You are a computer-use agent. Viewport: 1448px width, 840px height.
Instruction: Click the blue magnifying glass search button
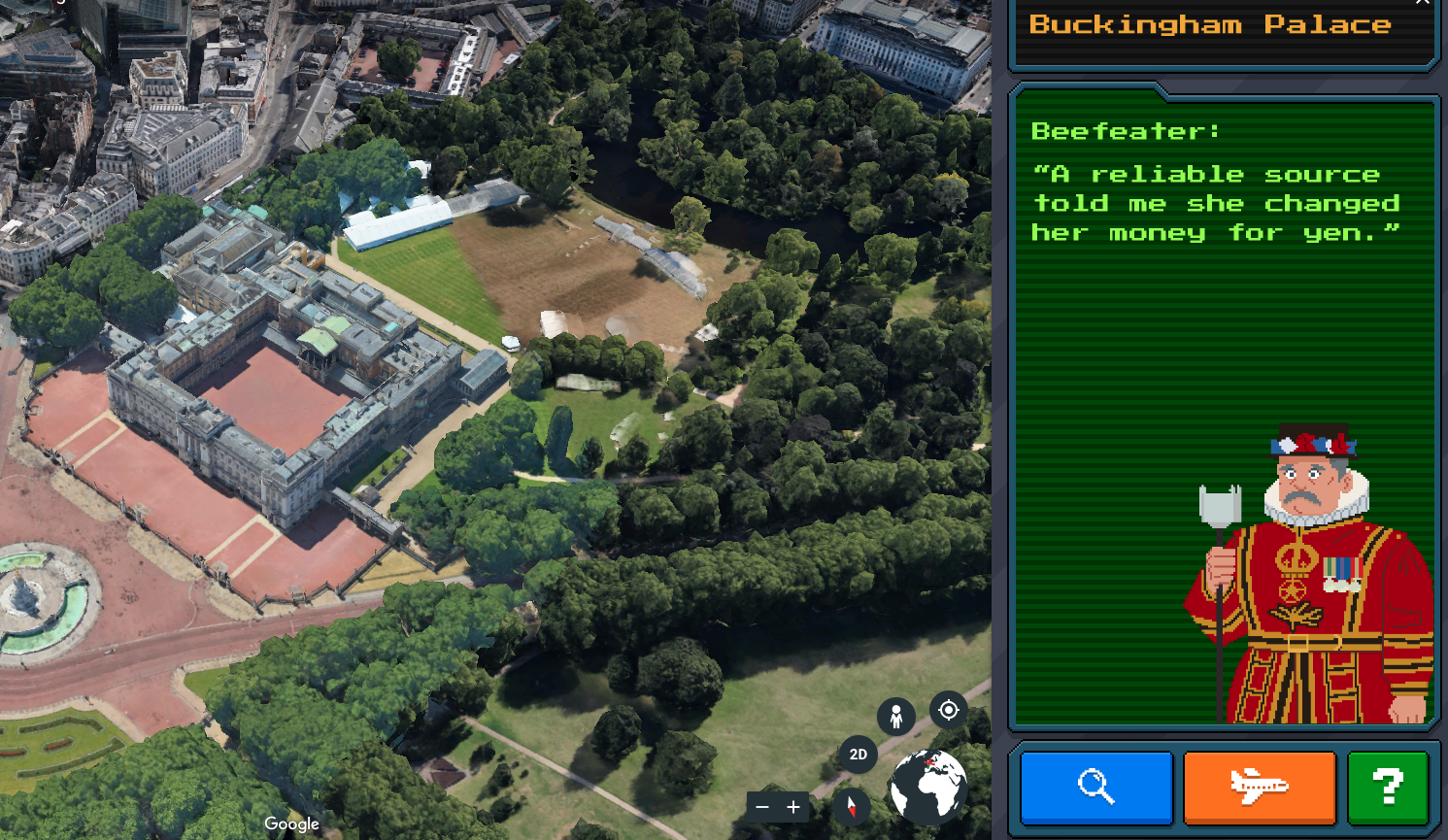point(1096,787)
